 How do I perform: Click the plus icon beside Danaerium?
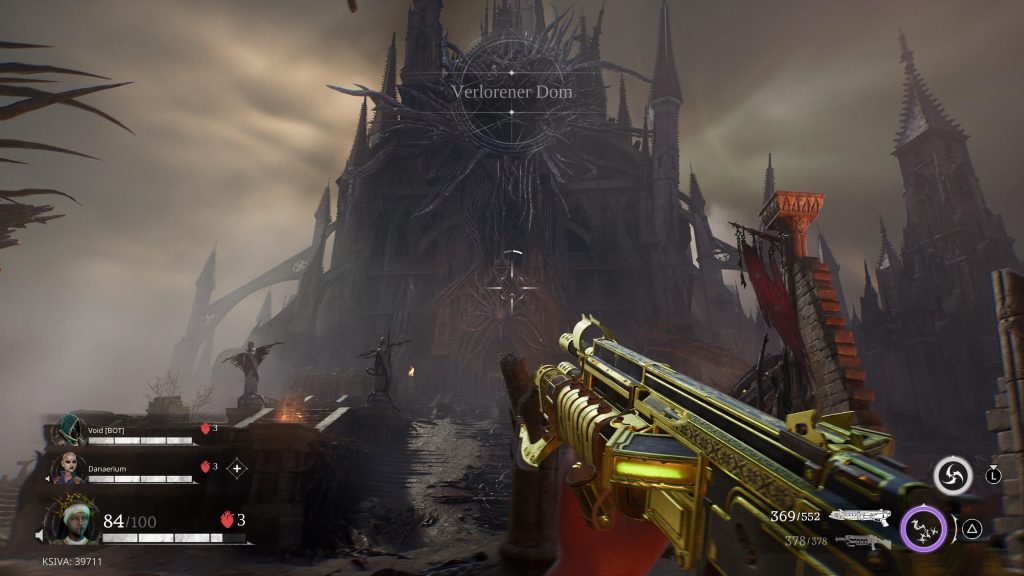point(237,467)
